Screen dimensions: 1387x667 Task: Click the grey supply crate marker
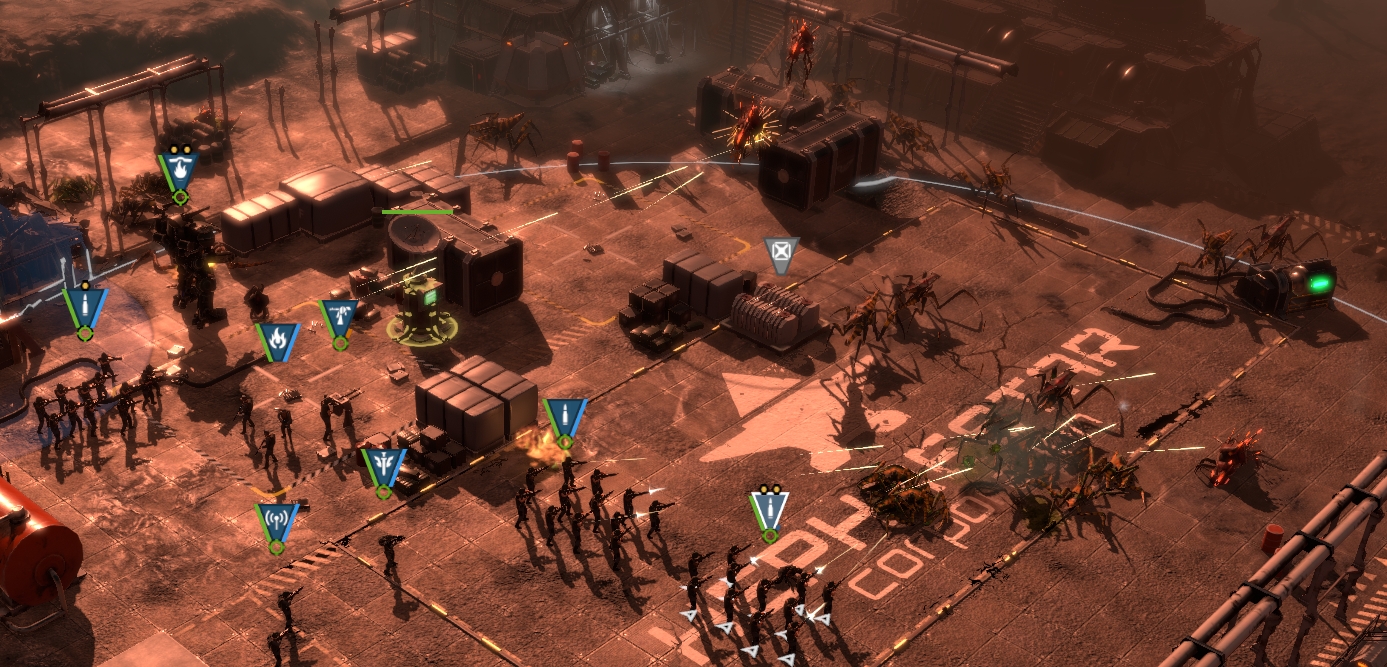781,254
